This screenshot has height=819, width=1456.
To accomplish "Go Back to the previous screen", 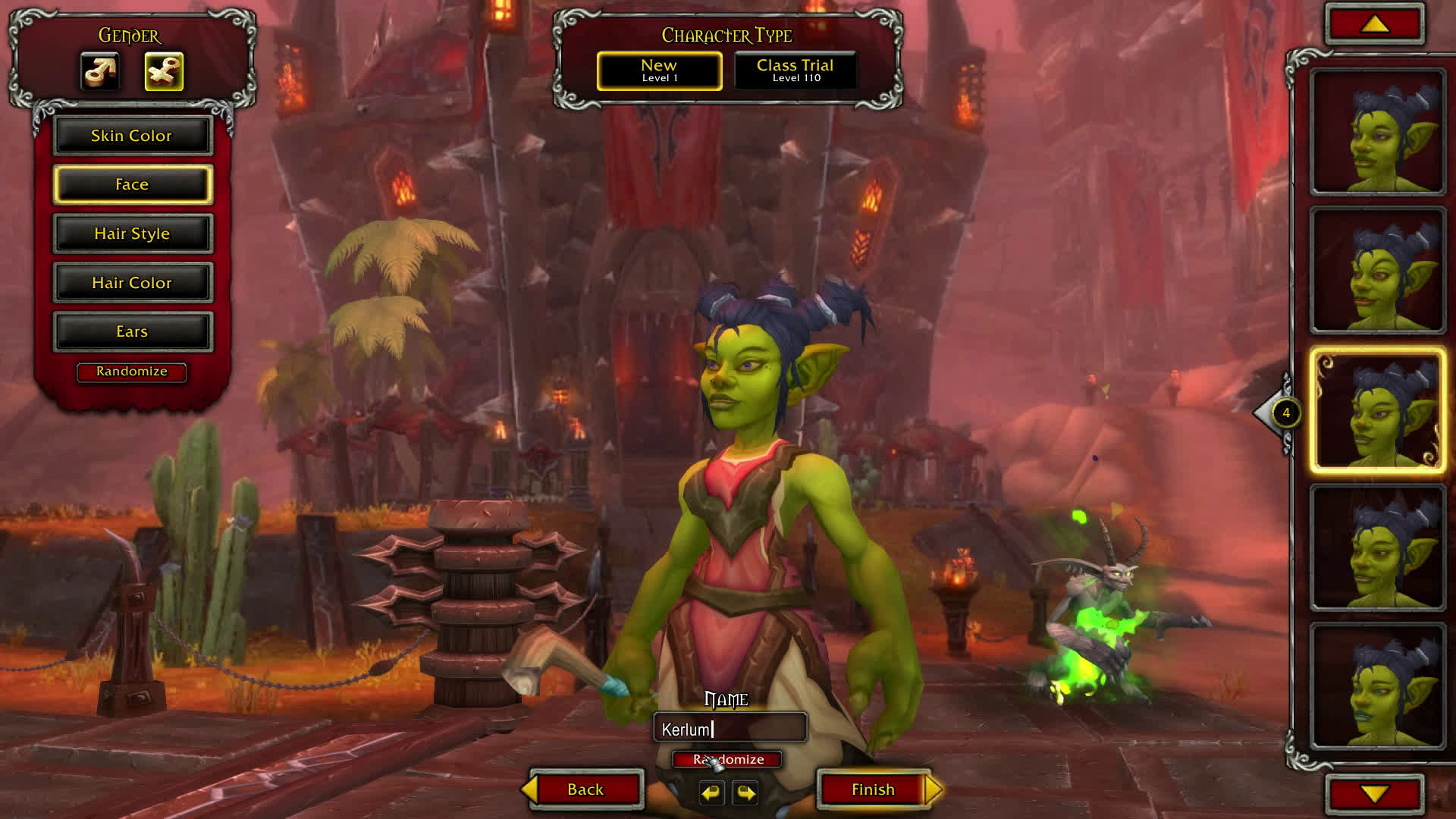I will (585, 789).
